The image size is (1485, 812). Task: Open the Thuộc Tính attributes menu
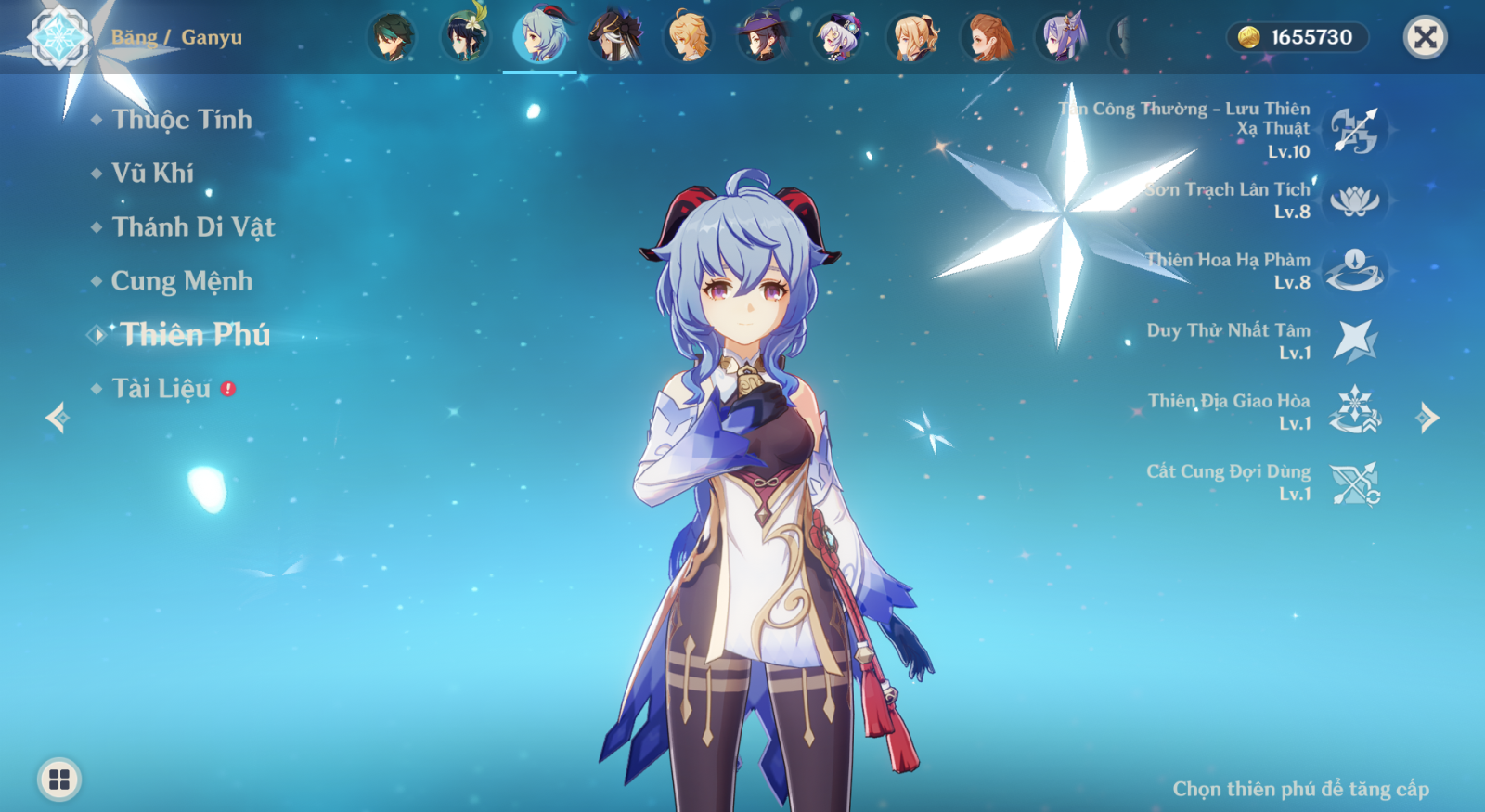181,120
